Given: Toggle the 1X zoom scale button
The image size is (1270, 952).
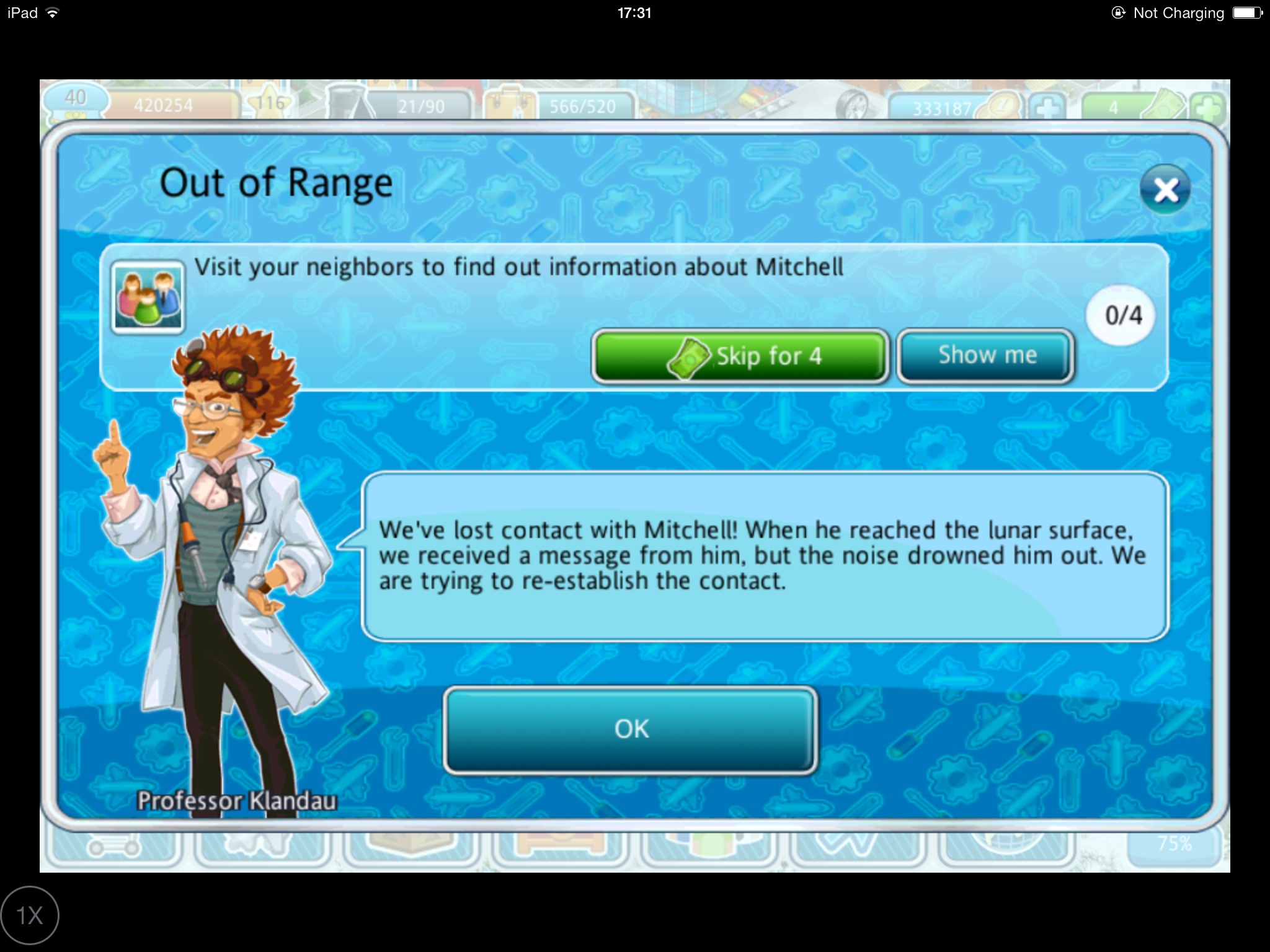Looking at the screenshot, I should click(x=30, y=915).
